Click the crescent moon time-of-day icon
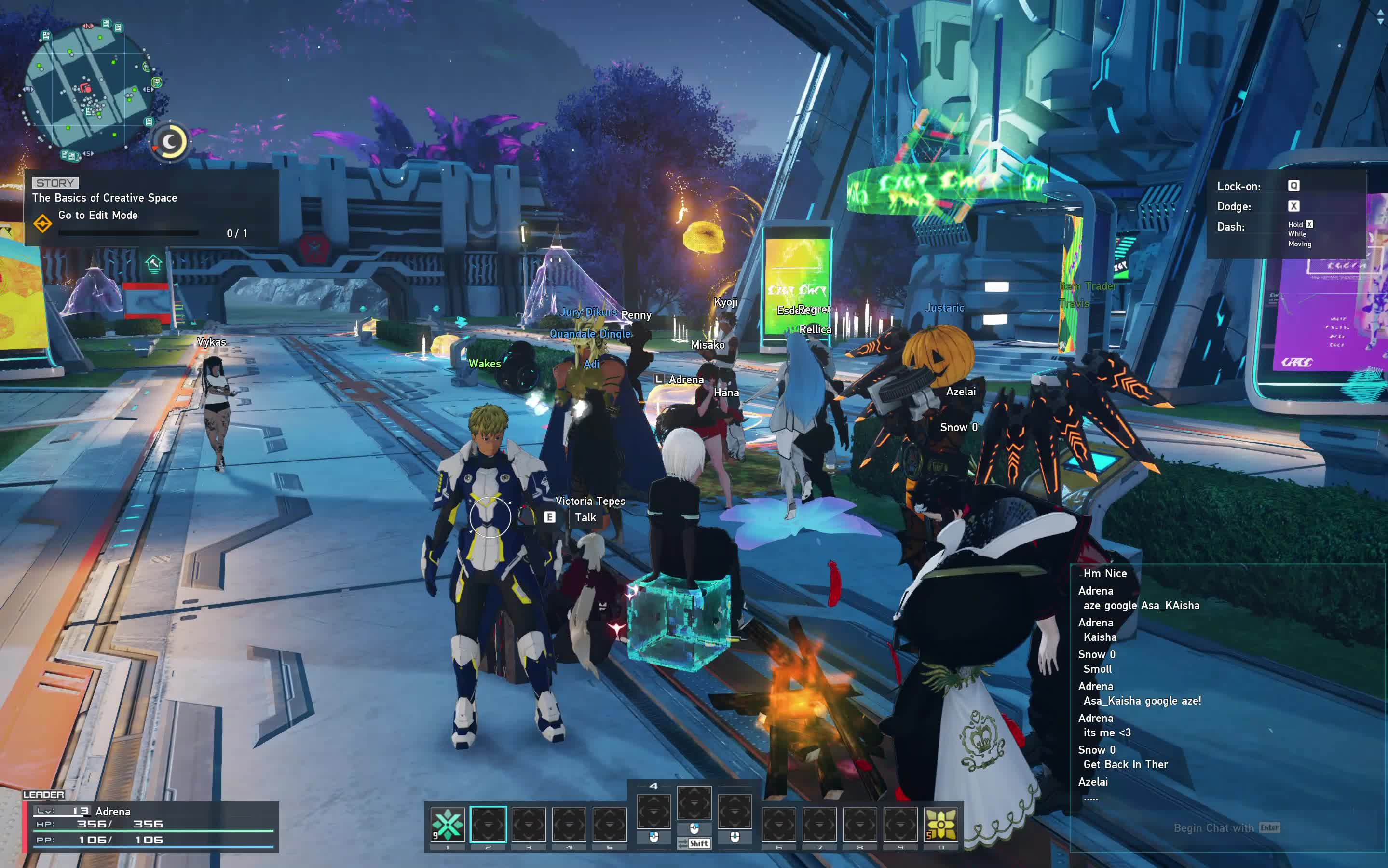The image size is (1388, 868). 170,142
